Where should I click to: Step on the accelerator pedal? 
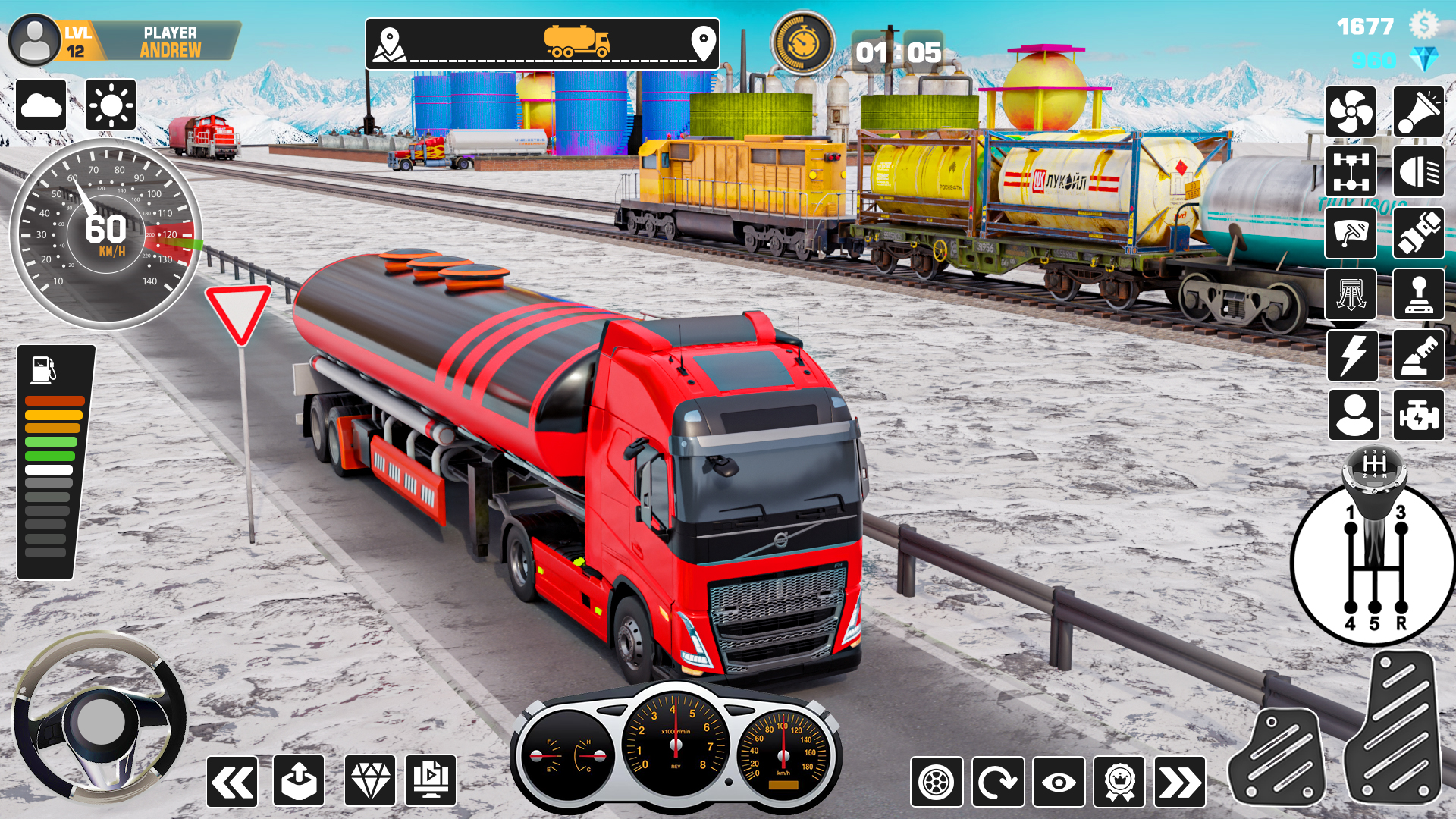1394,728
